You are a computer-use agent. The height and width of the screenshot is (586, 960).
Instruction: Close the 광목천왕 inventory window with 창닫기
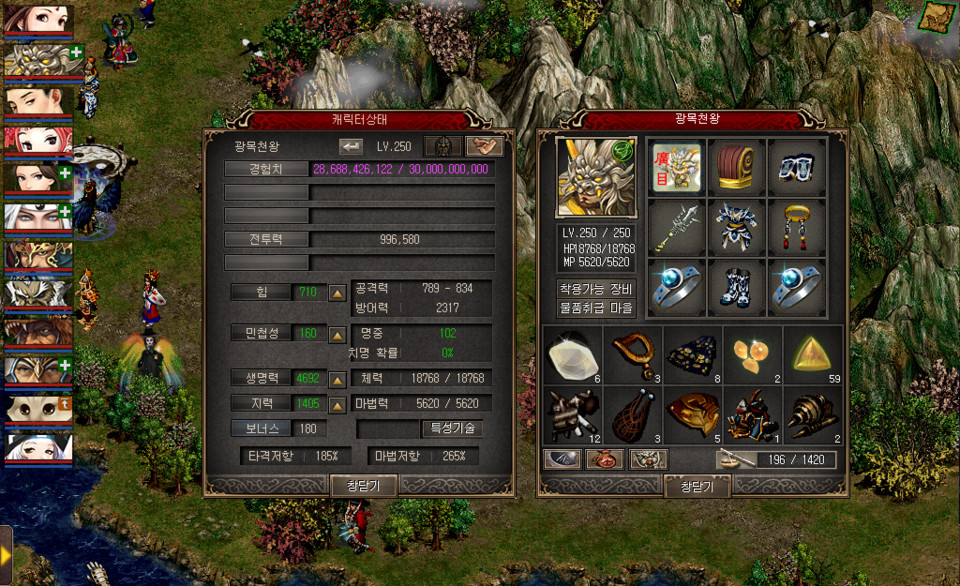pyautogui.click(x=696, y=486)
